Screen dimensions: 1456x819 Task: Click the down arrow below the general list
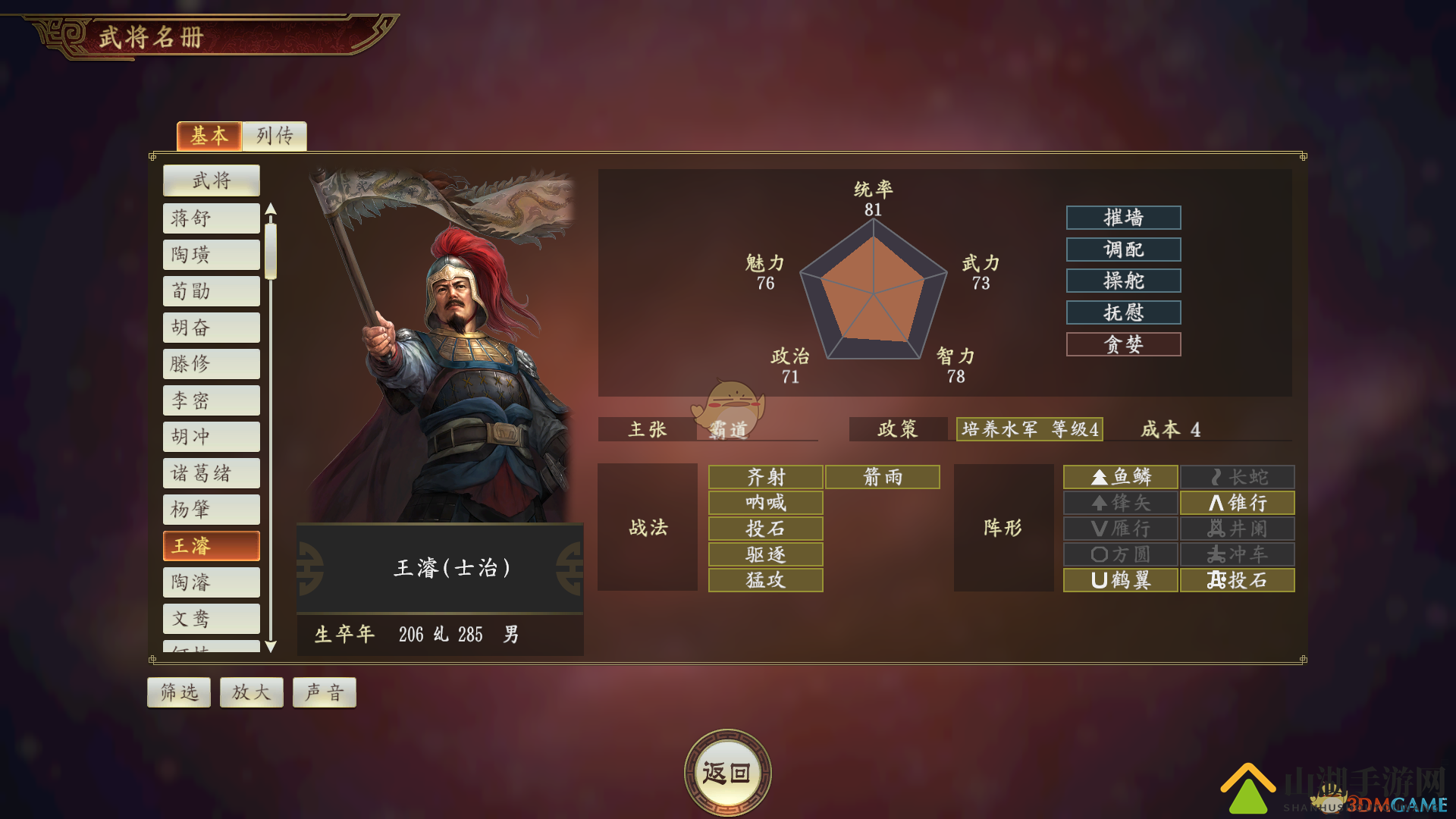click(269, 648)
